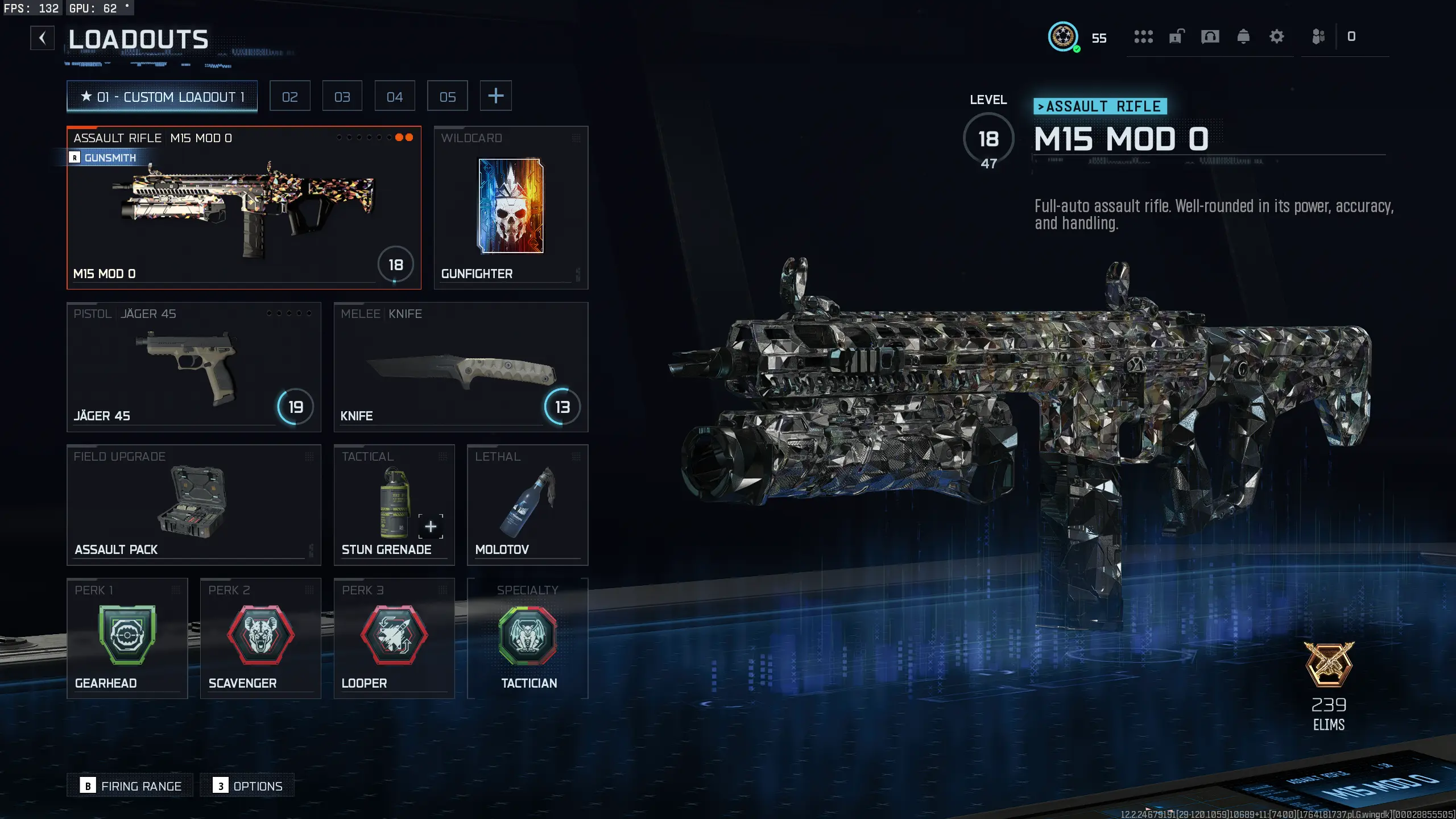Open the settings gear icon

tap(1276, 37)
